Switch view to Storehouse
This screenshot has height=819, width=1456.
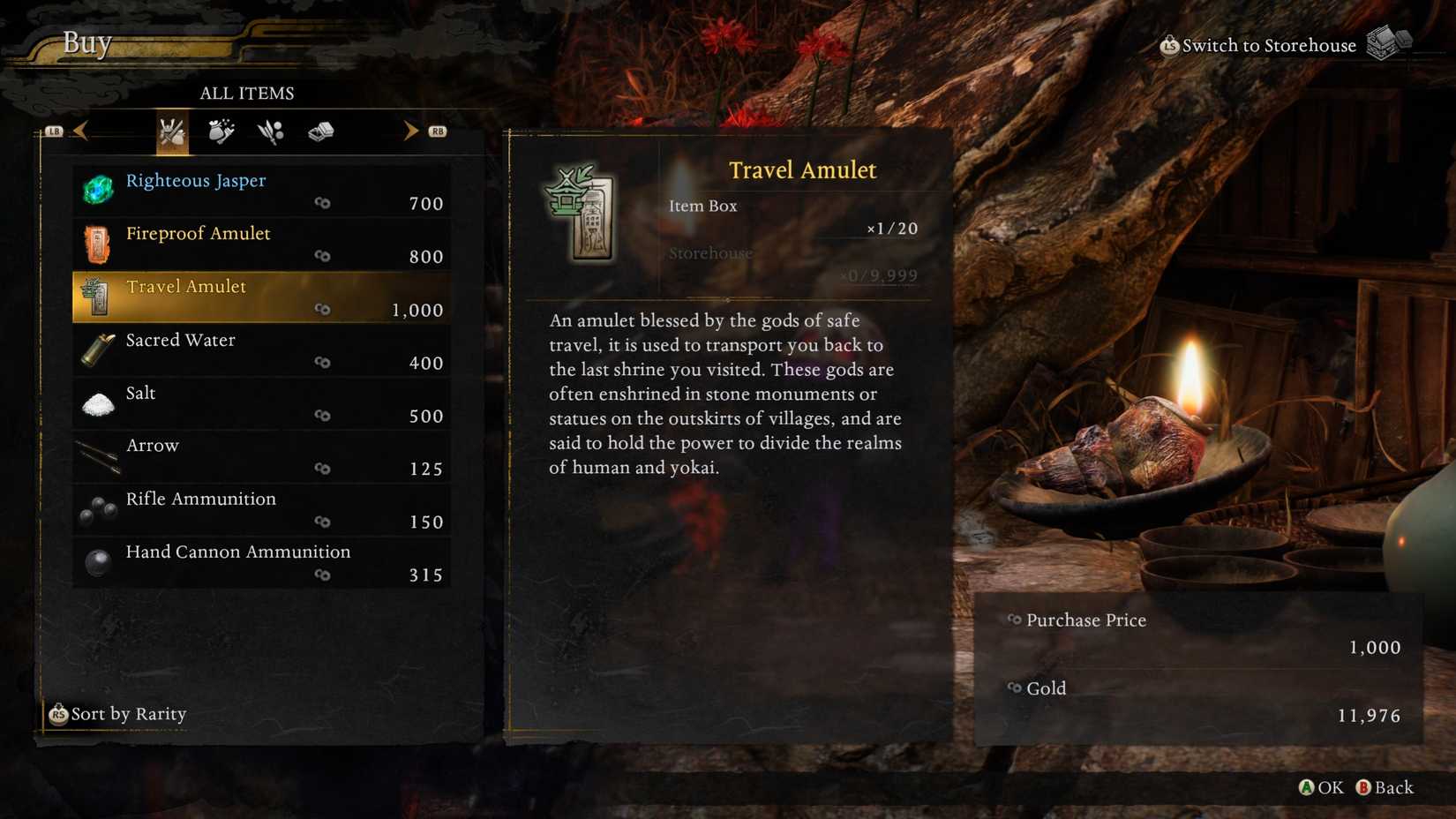point(1266,44)
